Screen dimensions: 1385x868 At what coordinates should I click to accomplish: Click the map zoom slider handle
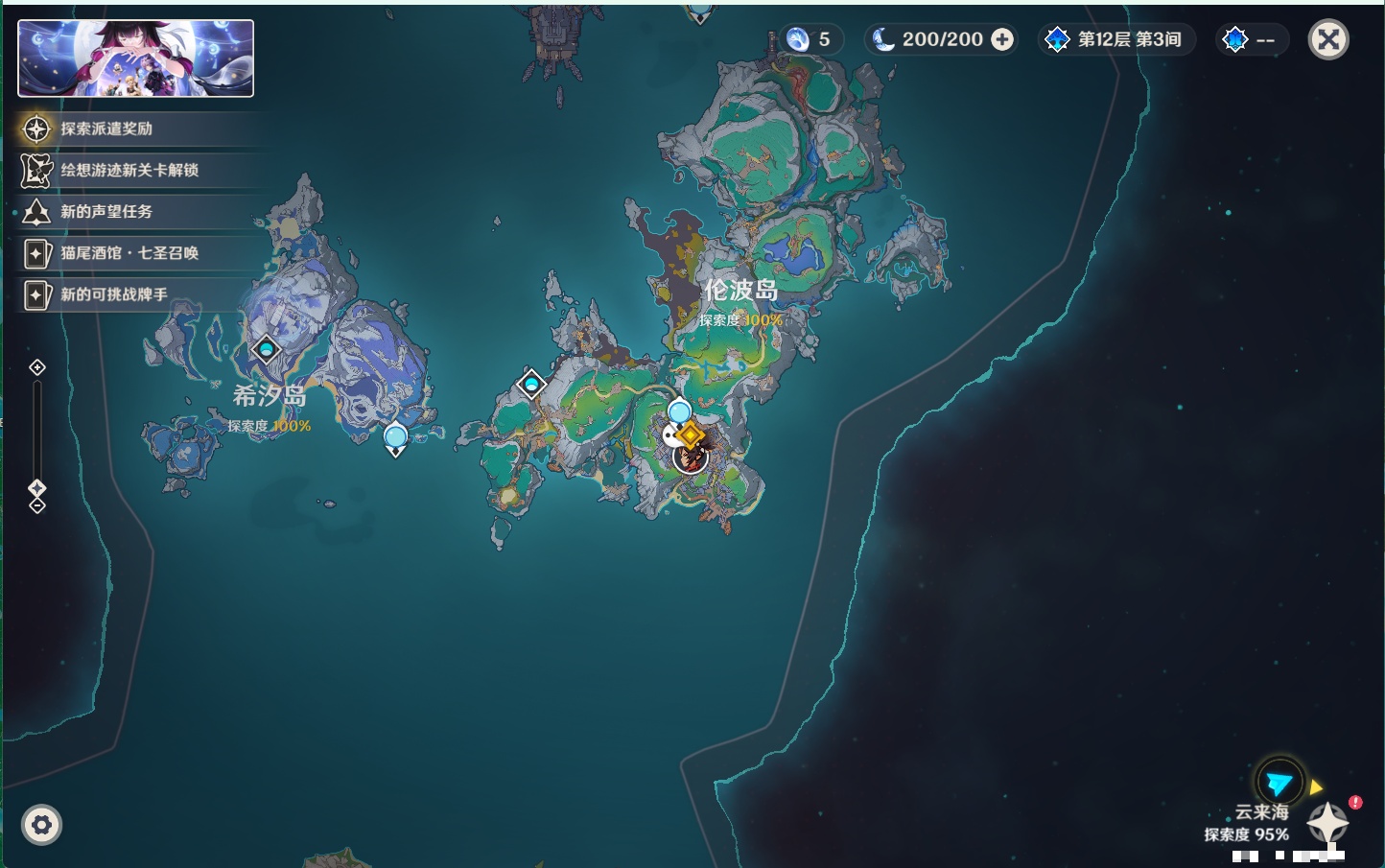click(37, 488)
